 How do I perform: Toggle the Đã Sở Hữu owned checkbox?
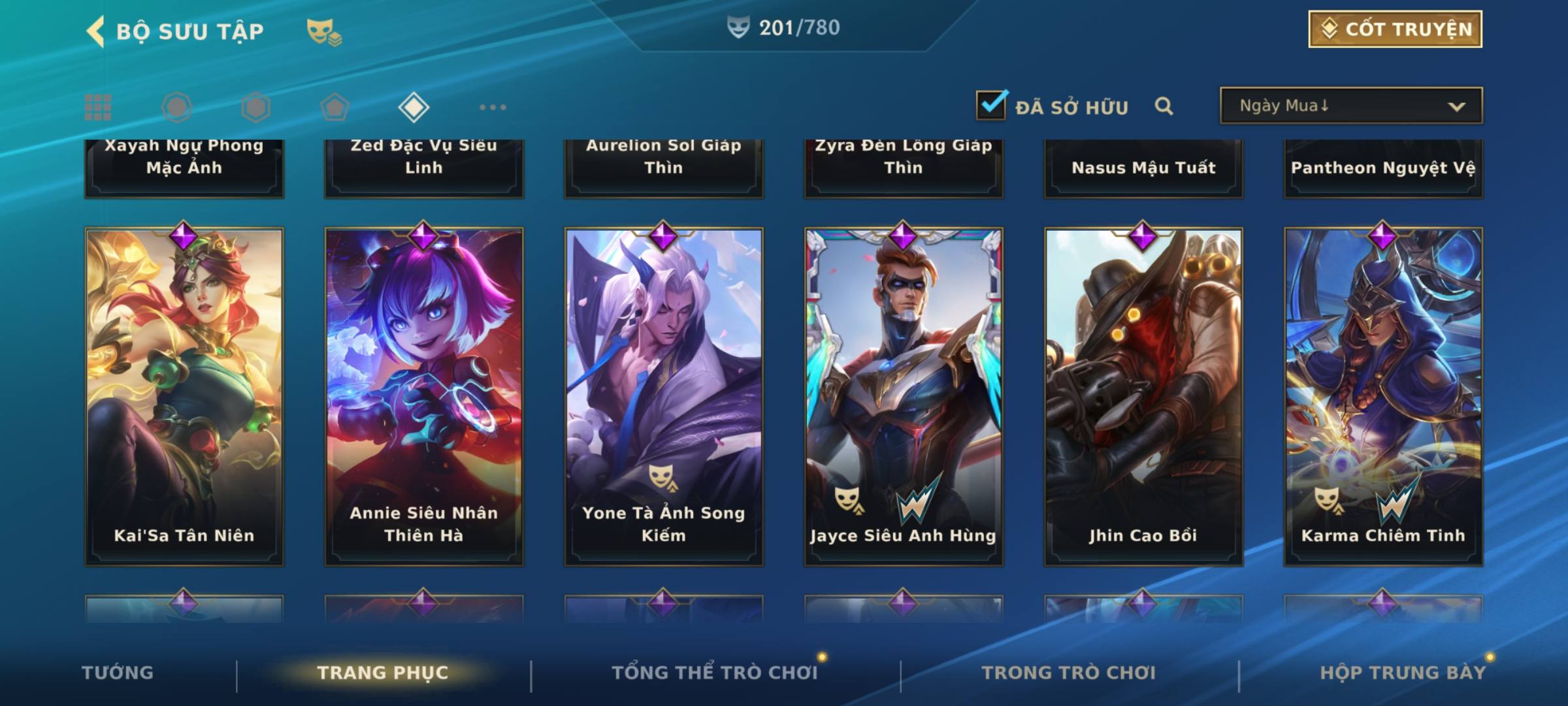[991, 105]
